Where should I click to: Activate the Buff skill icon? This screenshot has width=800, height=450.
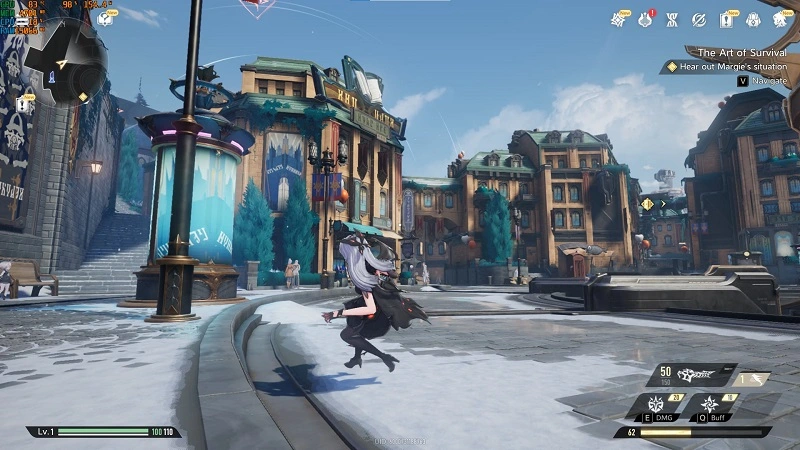point(711,406)
